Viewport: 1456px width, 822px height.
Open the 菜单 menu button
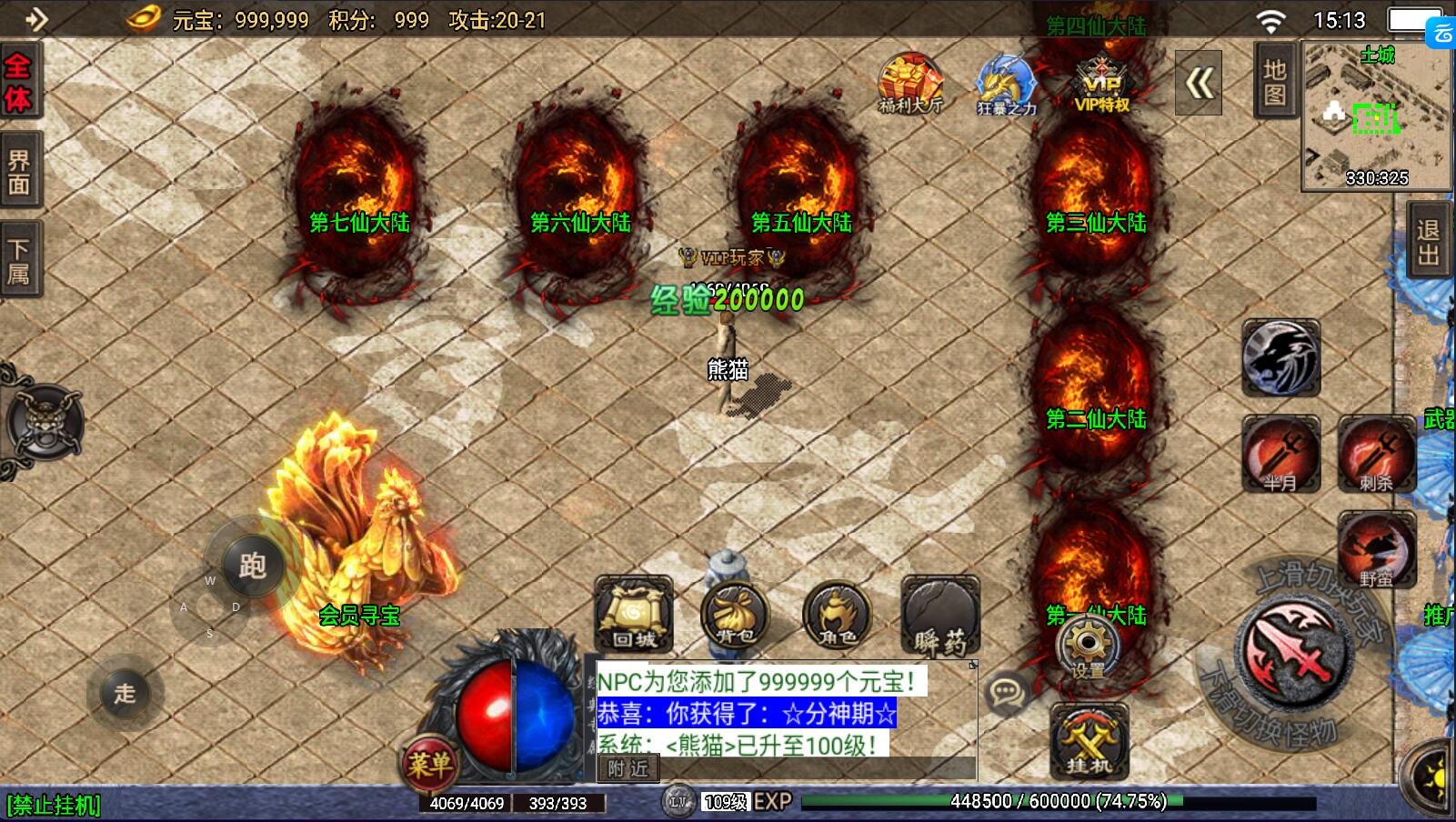[x=429, y=763]
